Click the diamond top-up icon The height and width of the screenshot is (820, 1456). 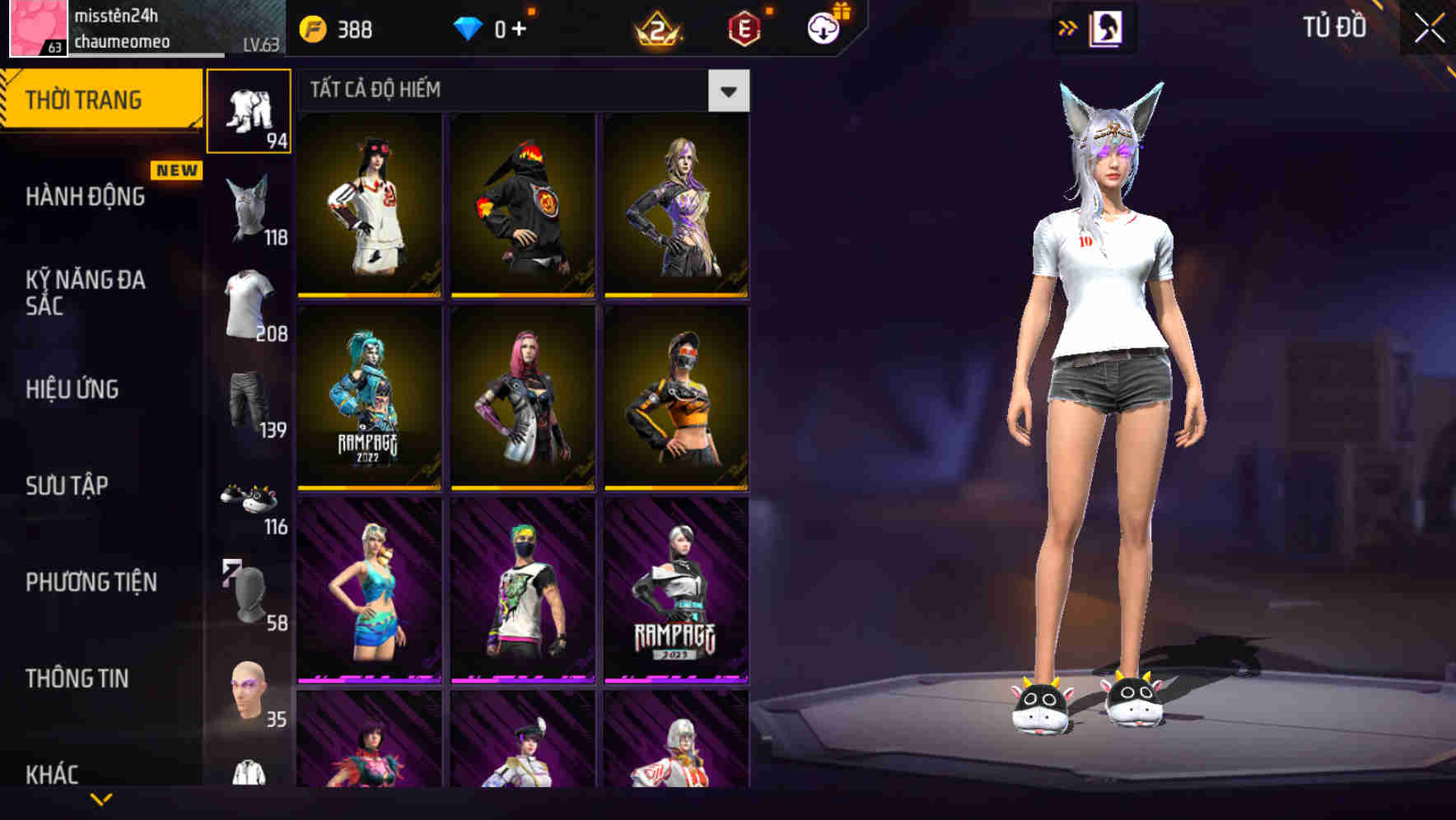(469, 27)
